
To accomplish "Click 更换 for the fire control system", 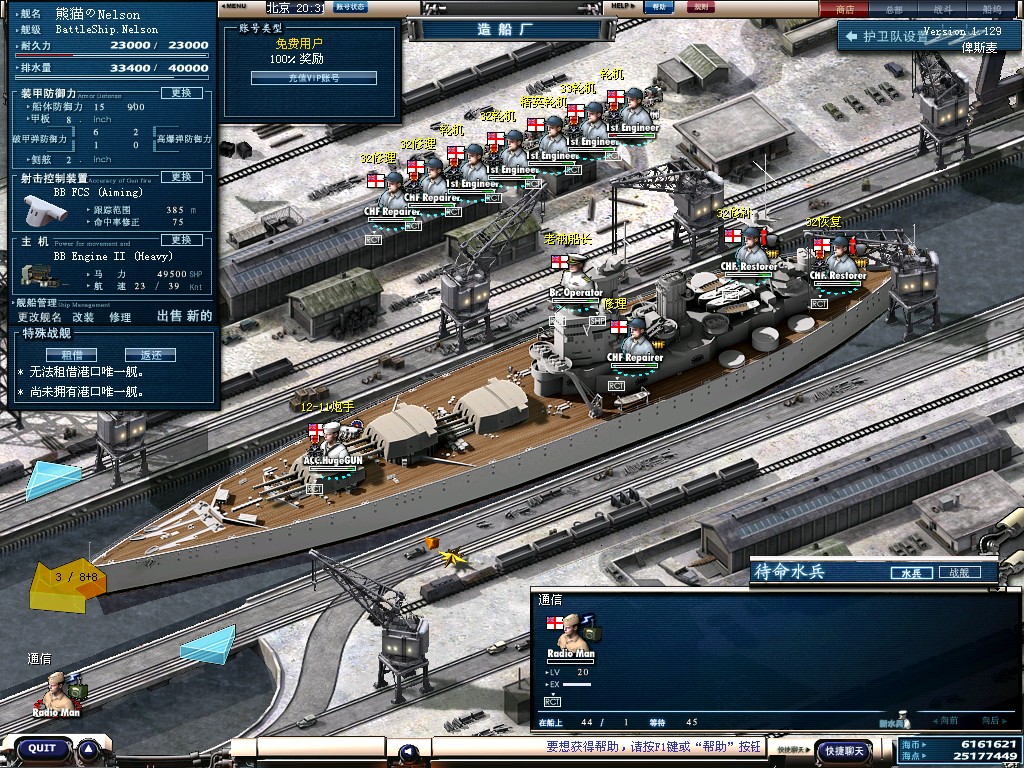I will click(181, 177).
